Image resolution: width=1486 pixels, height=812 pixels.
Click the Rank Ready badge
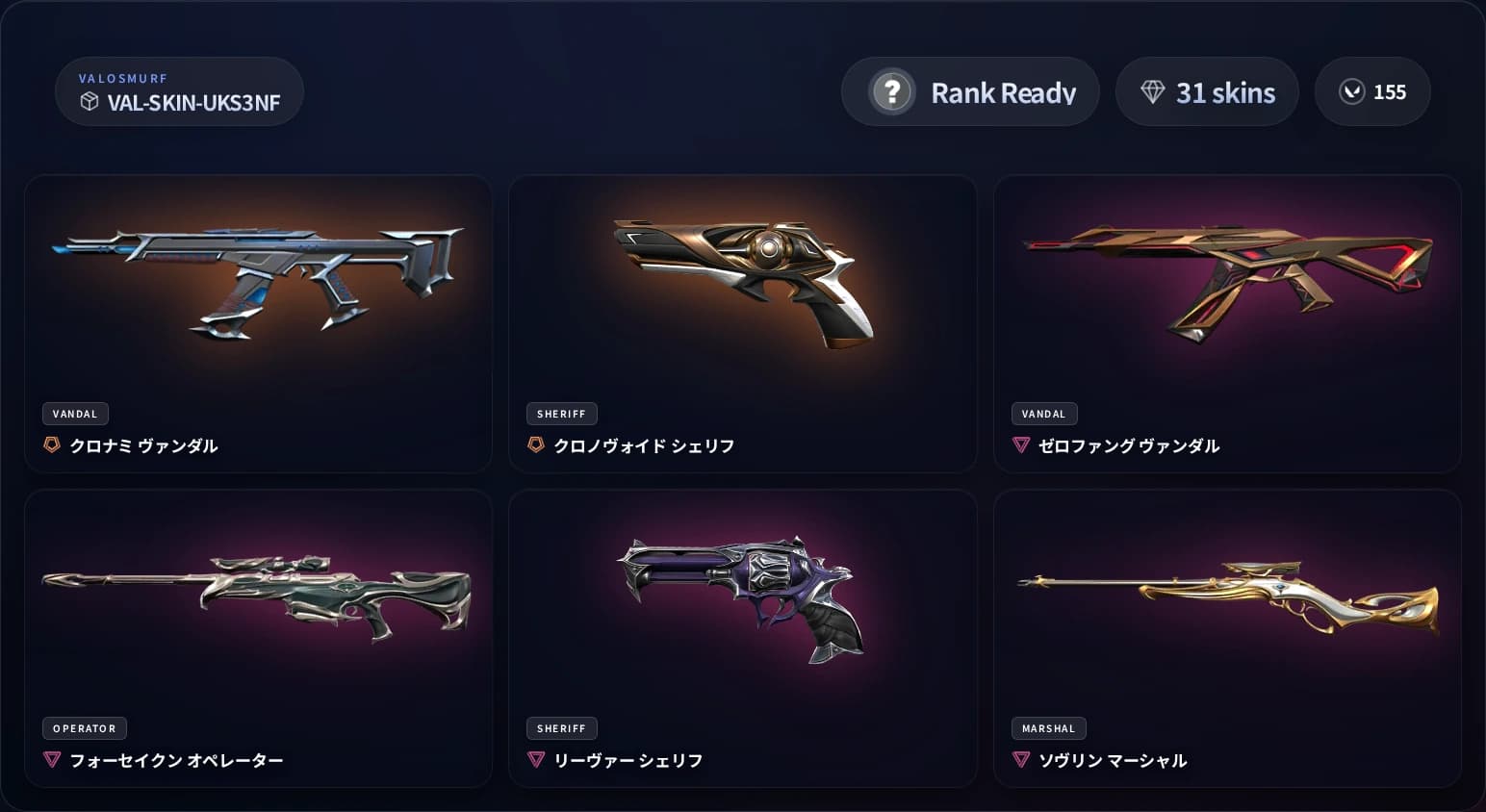pyautogui.click(x=970, y=91)
